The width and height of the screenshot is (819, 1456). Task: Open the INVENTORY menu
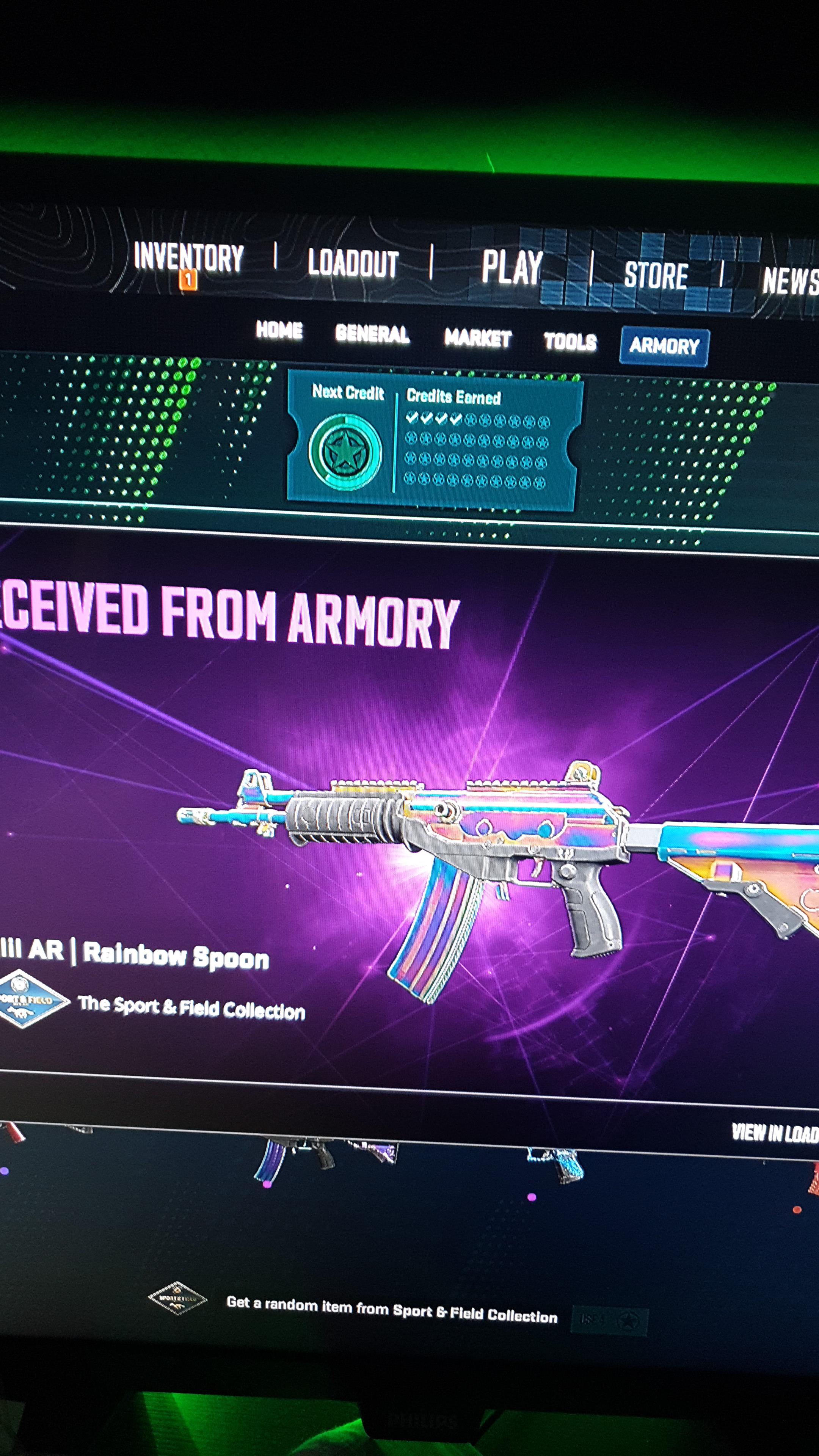[188, 259]
